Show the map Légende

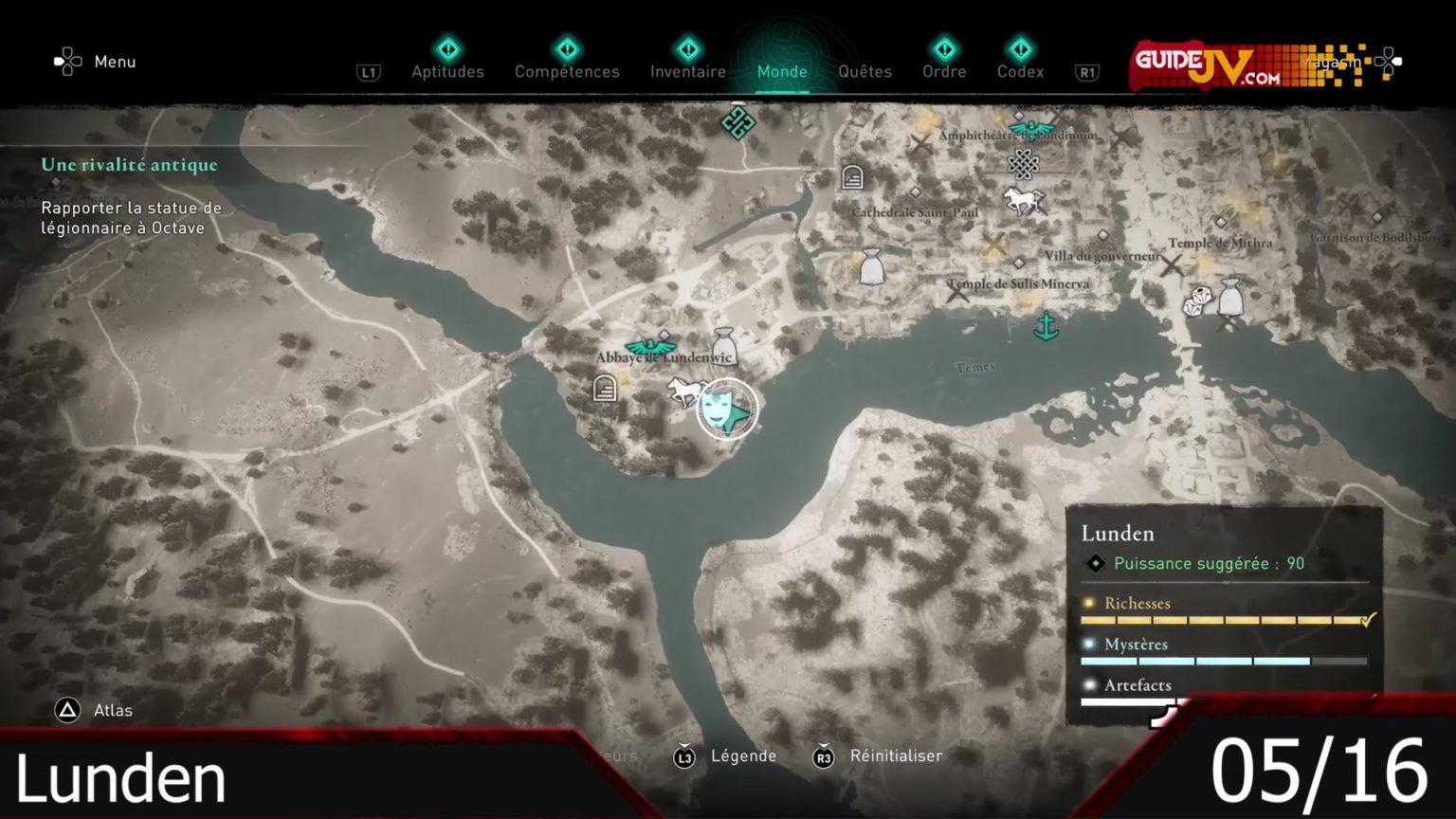(726, 756)
